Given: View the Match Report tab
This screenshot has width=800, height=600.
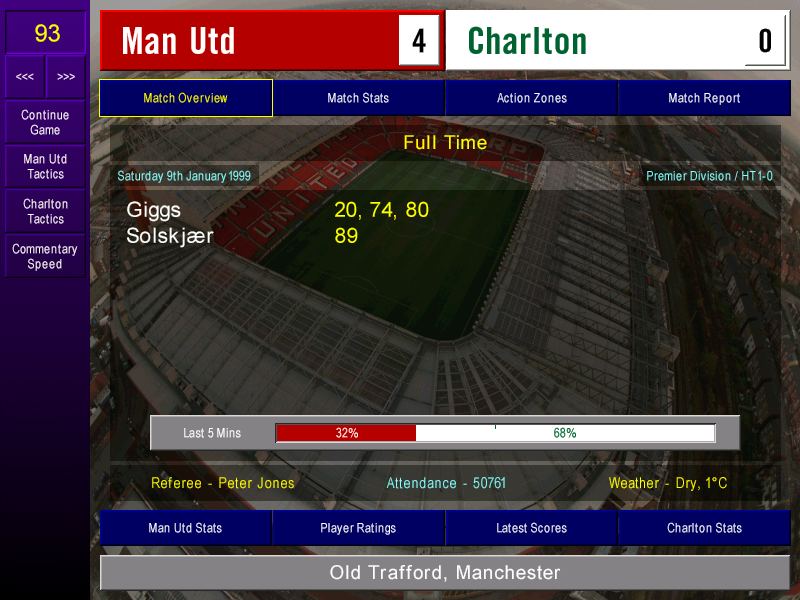Looking at the screenshot, I should pyautogui.click(x=704, y=98).
